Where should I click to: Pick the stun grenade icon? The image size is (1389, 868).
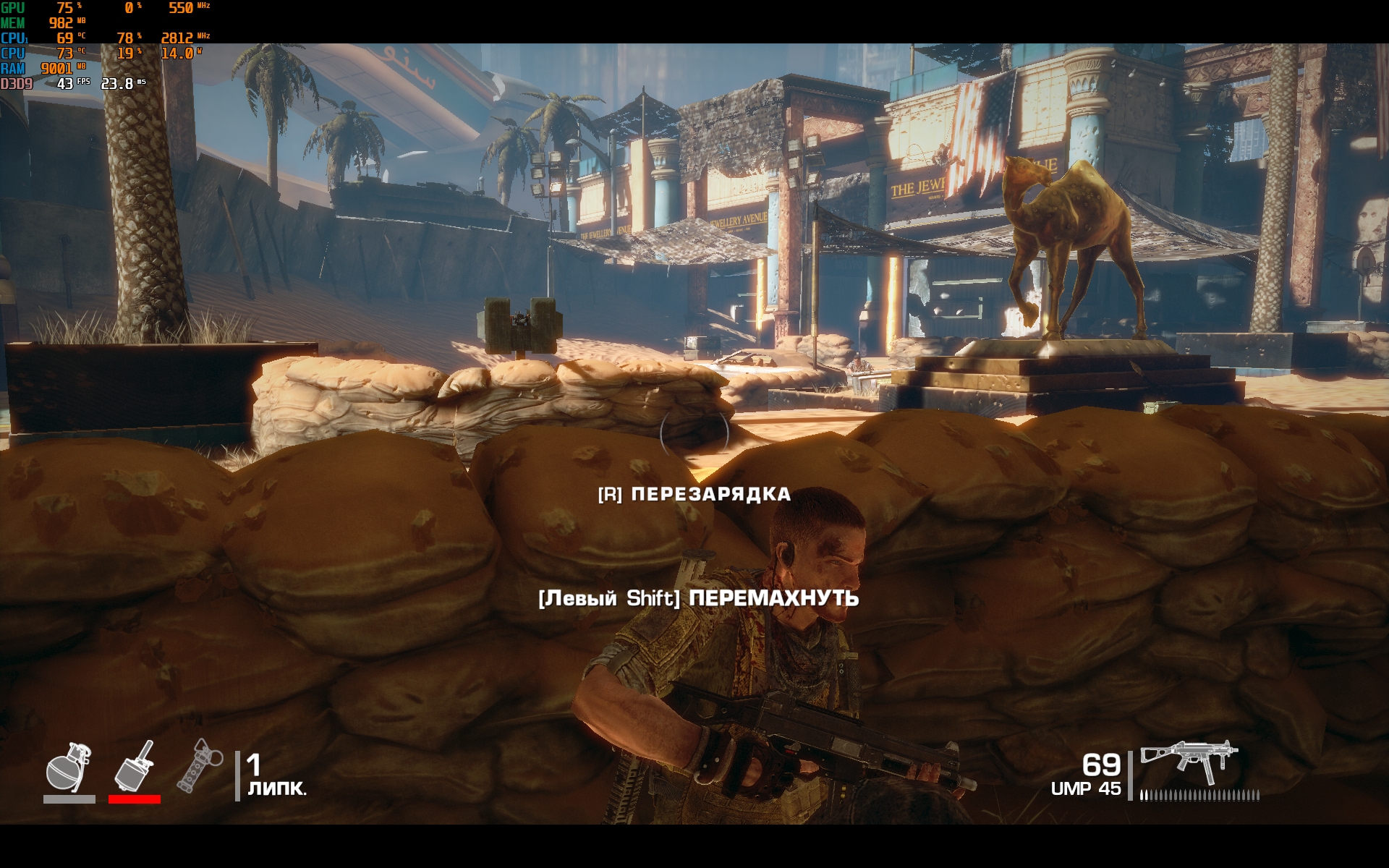coord(199,765)
